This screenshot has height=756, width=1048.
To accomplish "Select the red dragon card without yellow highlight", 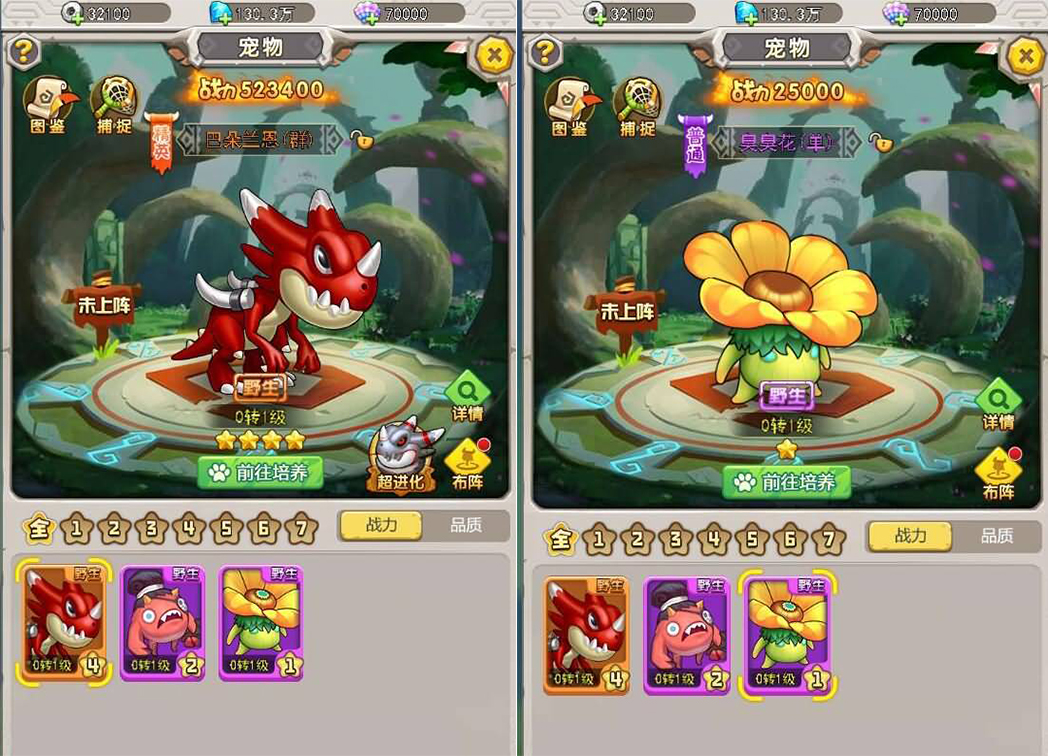I will (586, 635).
